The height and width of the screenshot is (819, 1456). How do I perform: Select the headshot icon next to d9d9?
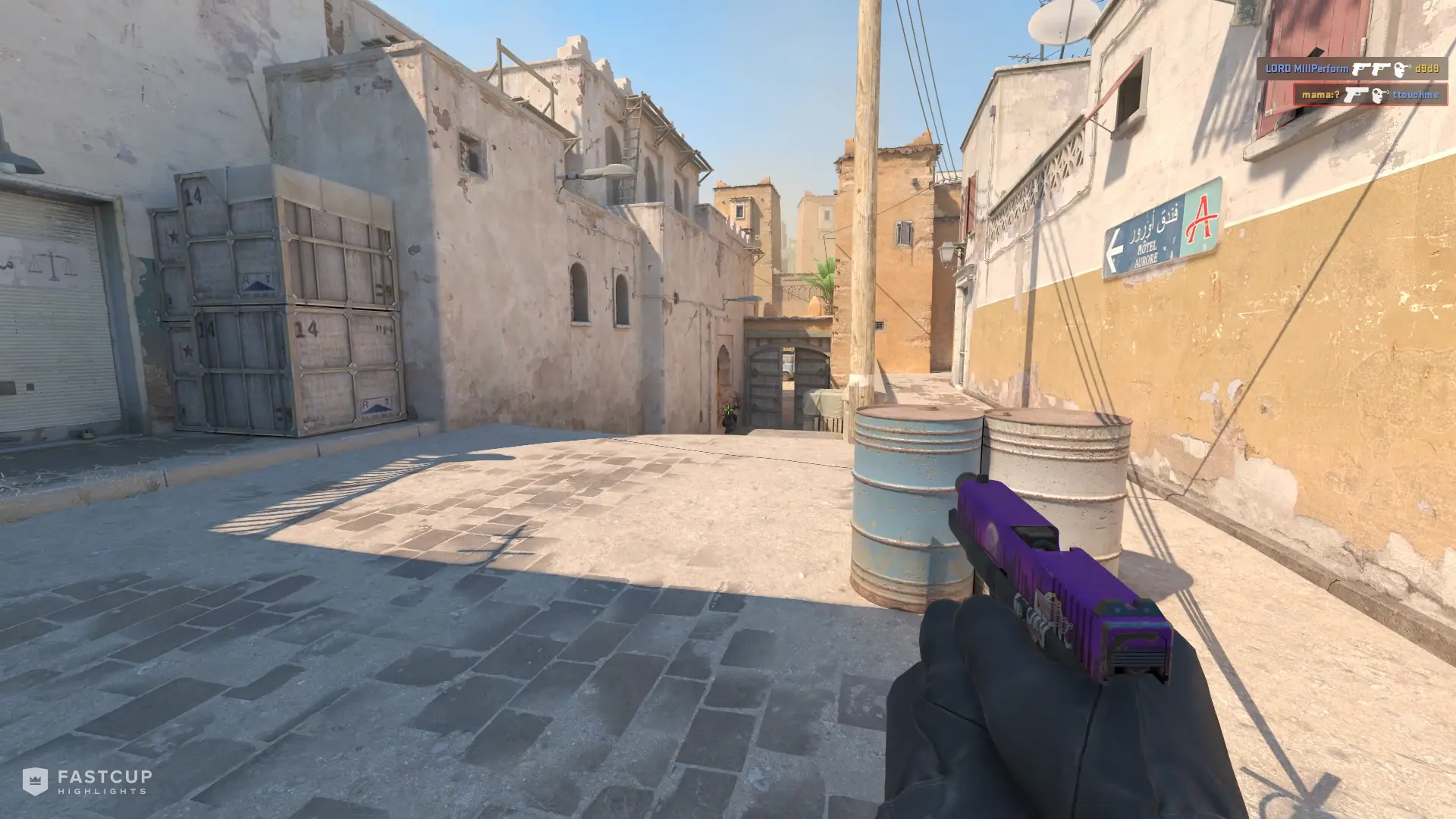(x=1401, y=68)
